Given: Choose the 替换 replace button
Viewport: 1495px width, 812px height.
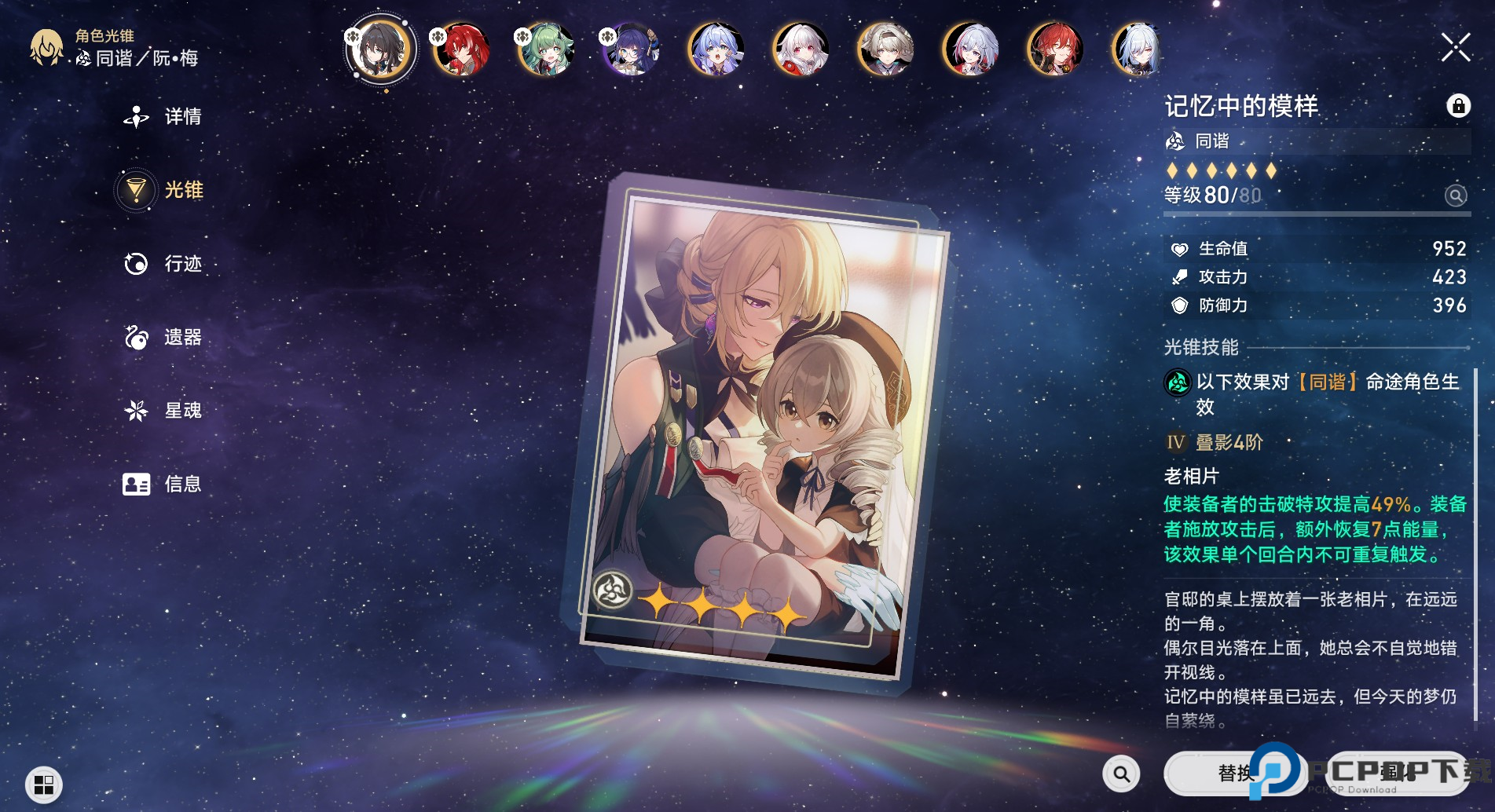Looking at the screenshot, I should [x=1233, y=774].
